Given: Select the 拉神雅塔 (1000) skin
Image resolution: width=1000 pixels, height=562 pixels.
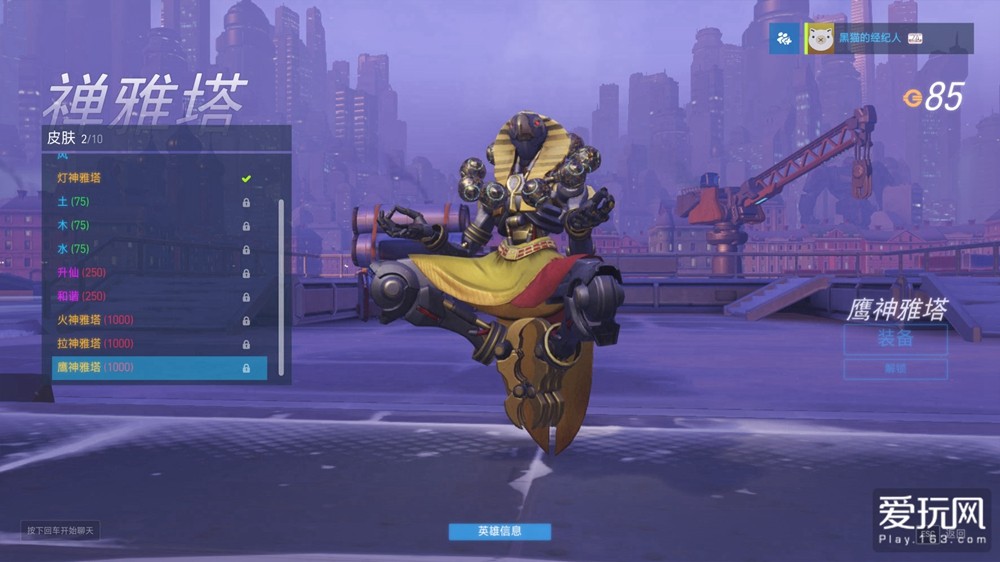Looking at the screenshot, I should tap(150, 344).
